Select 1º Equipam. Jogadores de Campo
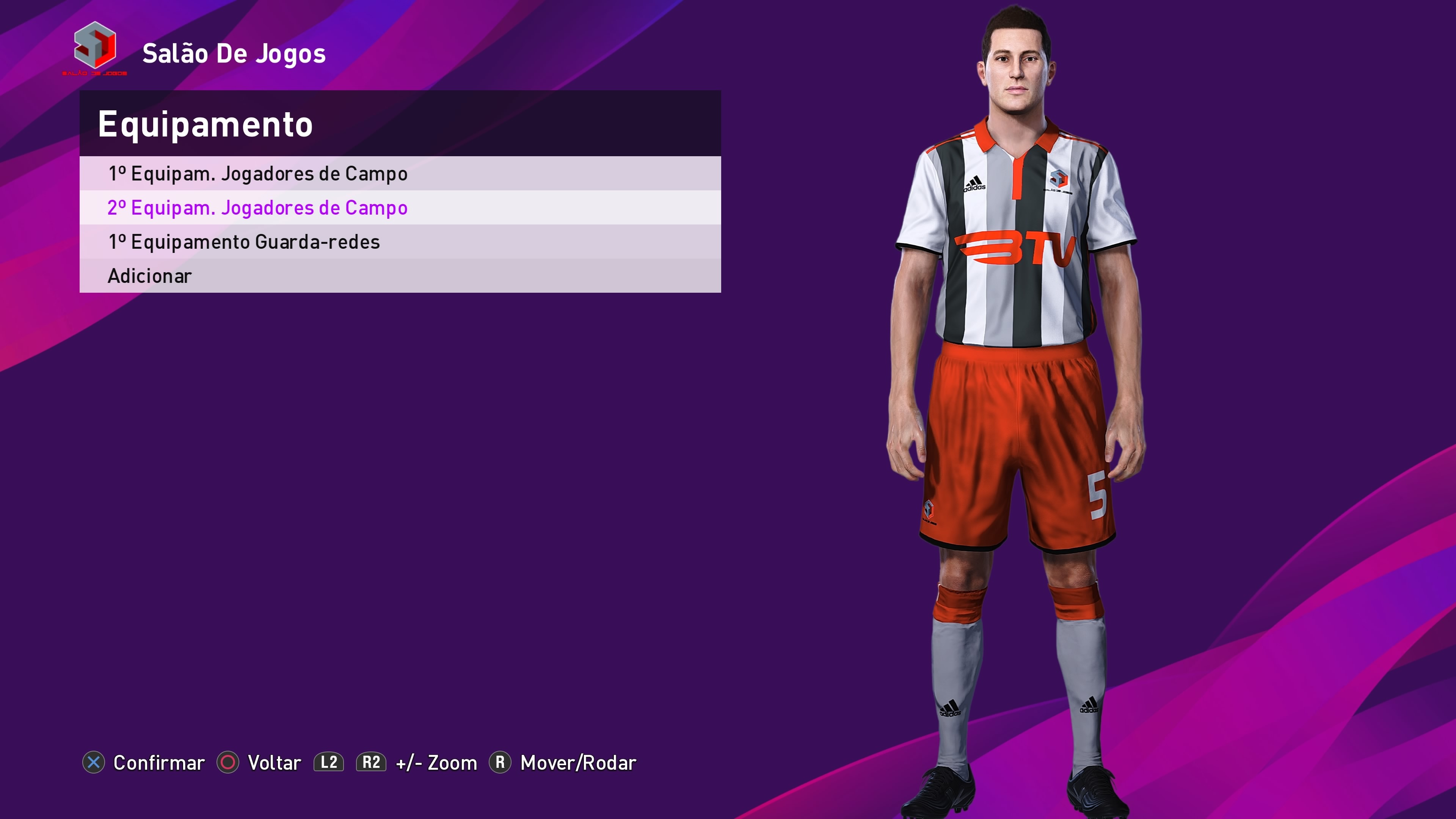 pos(258,174)
